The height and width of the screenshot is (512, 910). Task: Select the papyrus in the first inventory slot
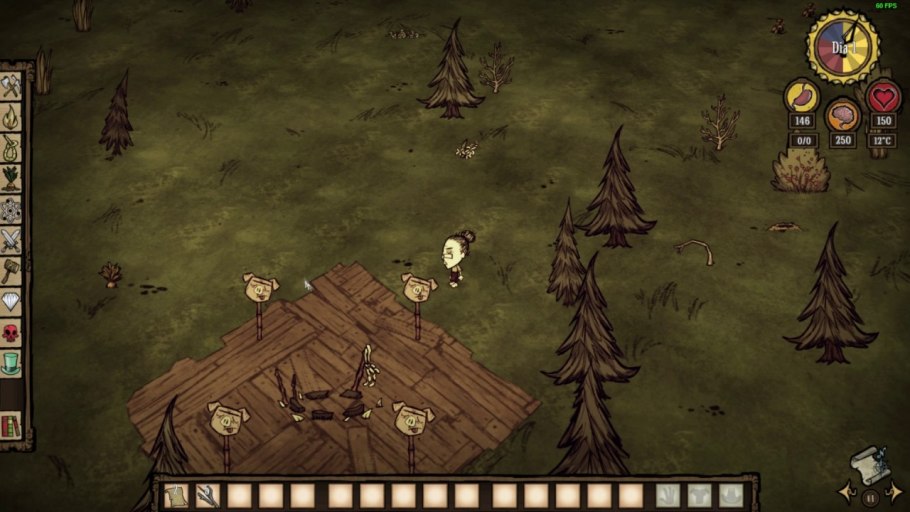tap(176, 495)
